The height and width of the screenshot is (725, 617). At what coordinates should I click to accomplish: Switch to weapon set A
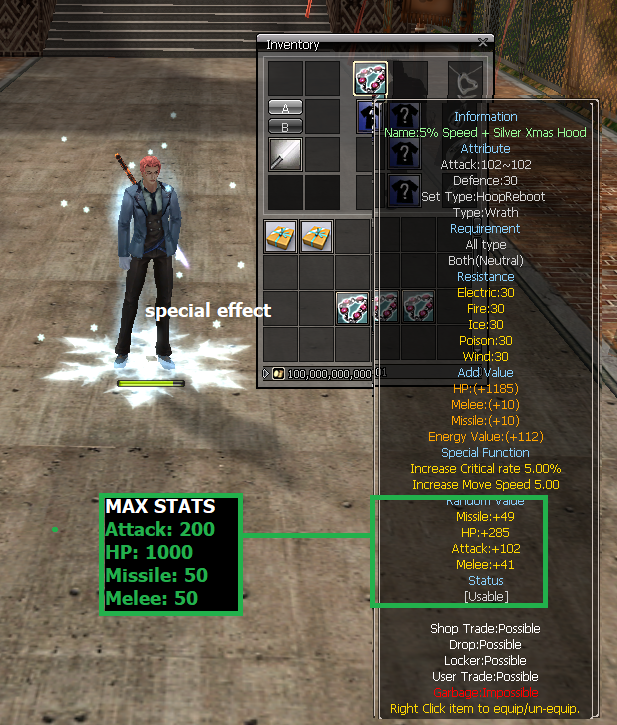coord(285,108)
